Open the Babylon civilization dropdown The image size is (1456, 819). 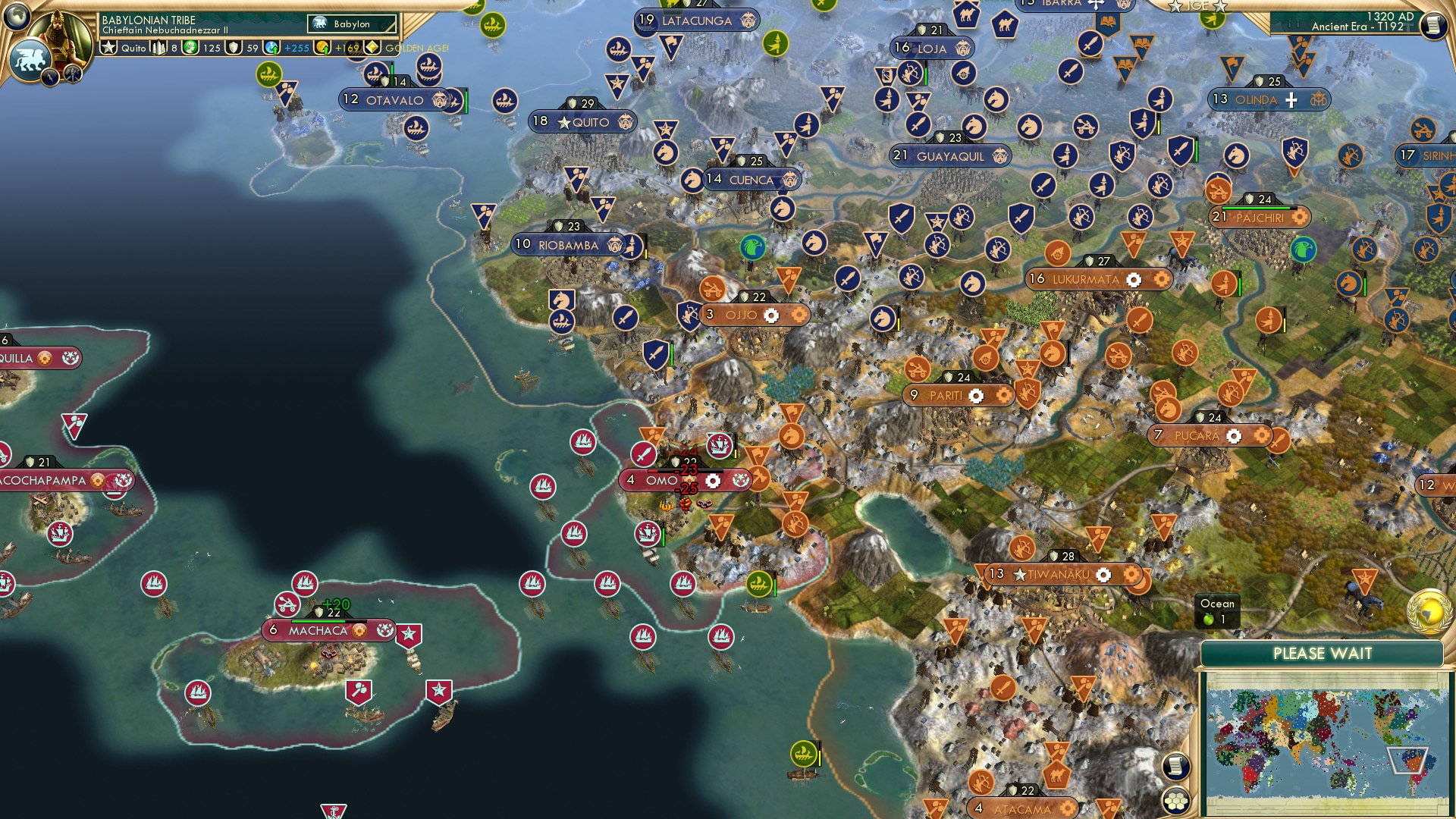[353, 24]
